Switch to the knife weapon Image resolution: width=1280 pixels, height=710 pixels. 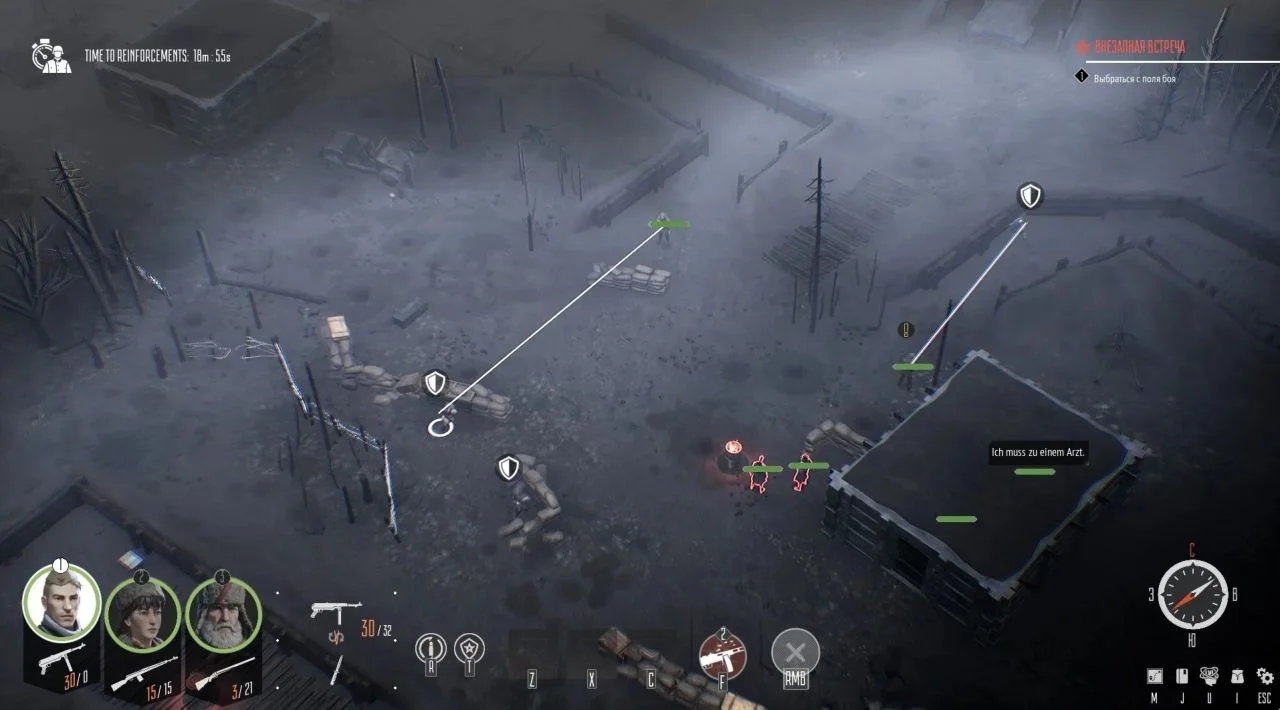coord(337,668)
